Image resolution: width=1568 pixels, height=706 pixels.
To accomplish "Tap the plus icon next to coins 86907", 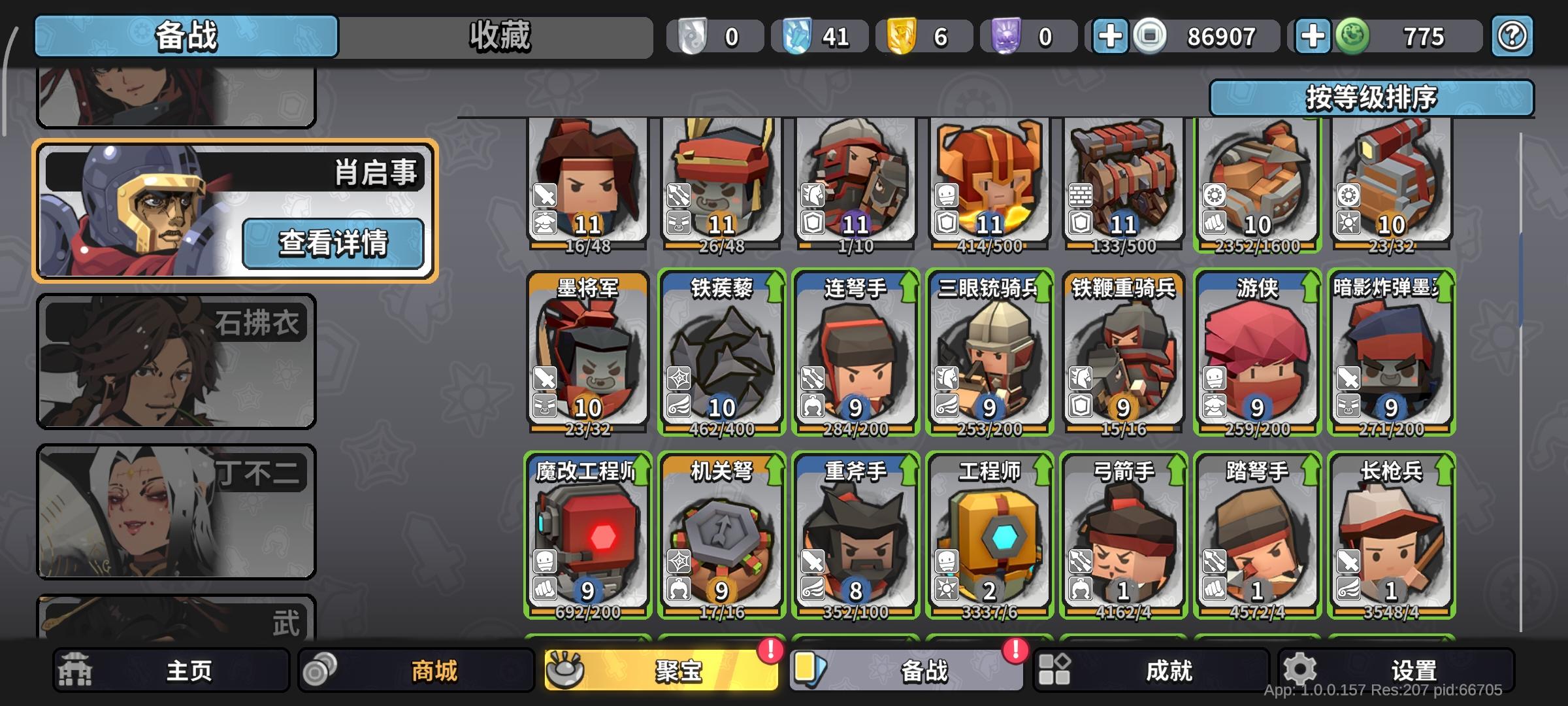I will coord(1109,37).
